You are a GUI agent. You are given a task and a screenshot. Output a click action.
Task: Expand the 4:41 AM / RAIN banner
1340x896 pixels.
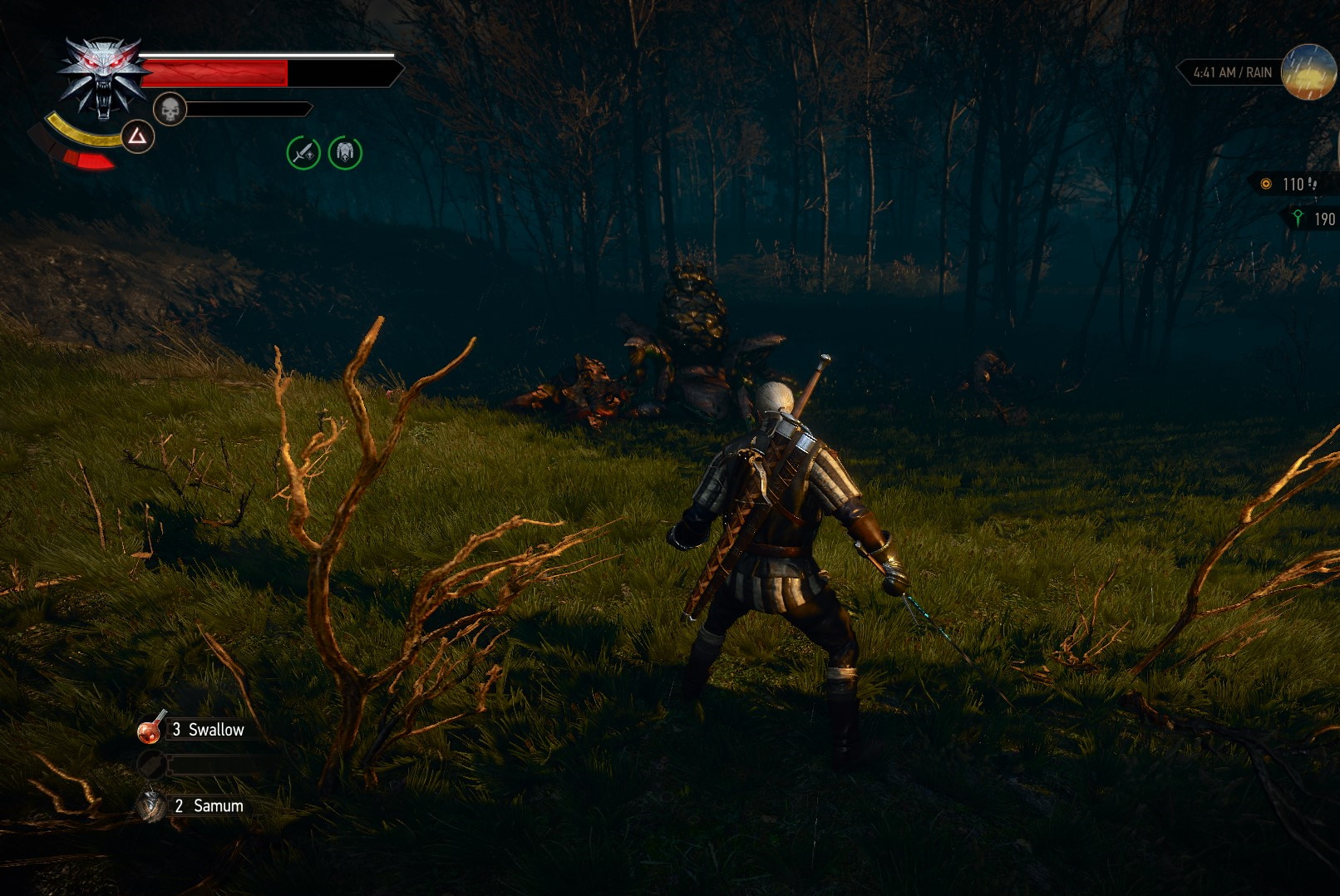[1233, 73]
